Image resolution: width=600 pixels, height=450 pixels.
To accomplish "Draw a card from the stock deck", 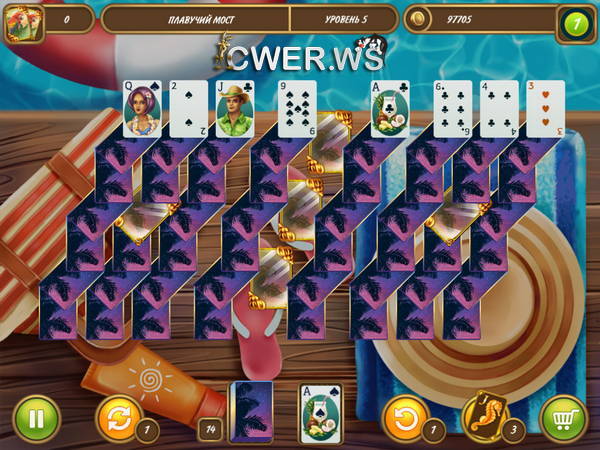I will 250,412.
